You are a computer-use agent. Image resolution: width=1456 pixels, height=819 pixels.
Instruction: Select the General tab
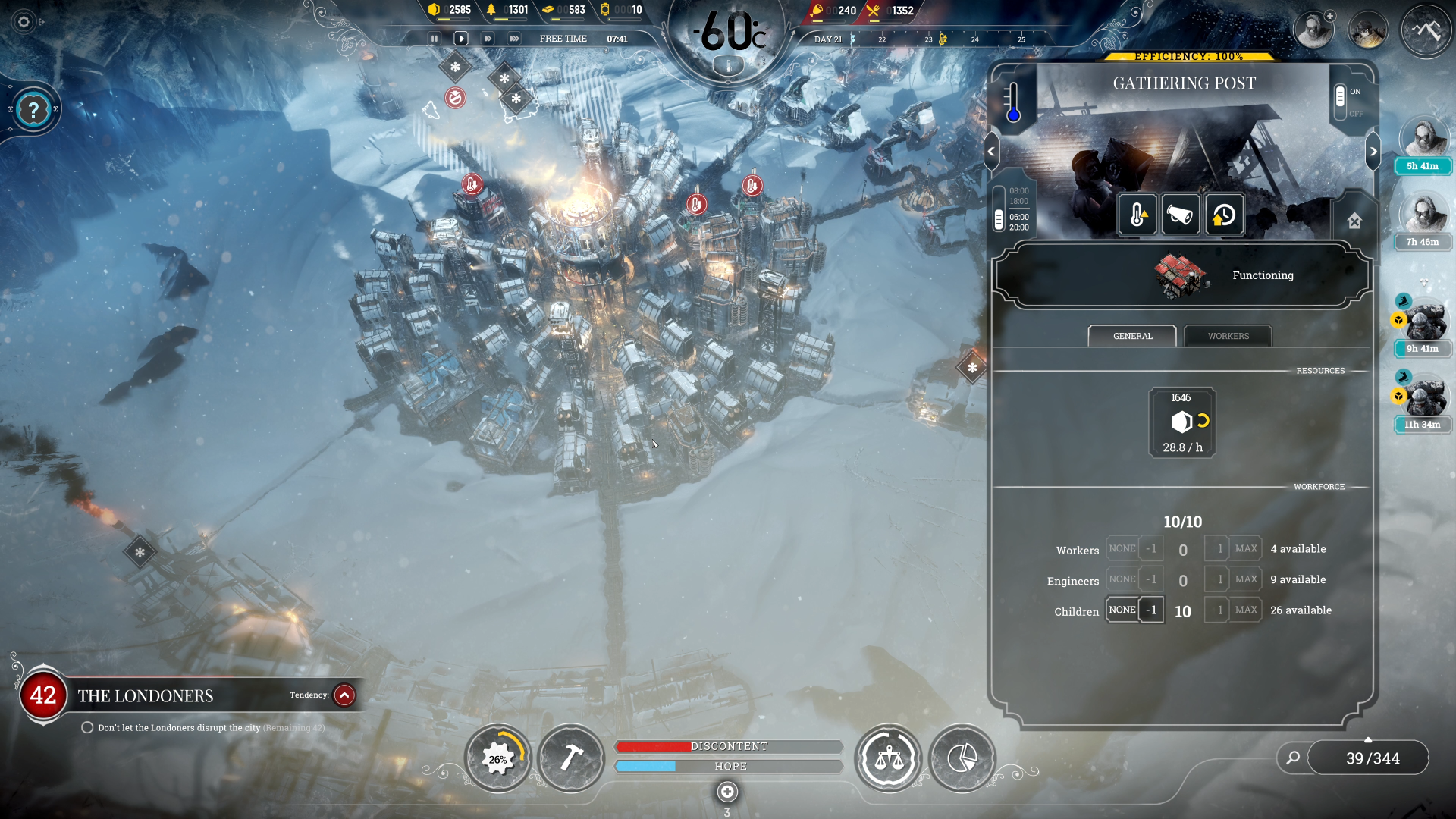click(1132, 336)
